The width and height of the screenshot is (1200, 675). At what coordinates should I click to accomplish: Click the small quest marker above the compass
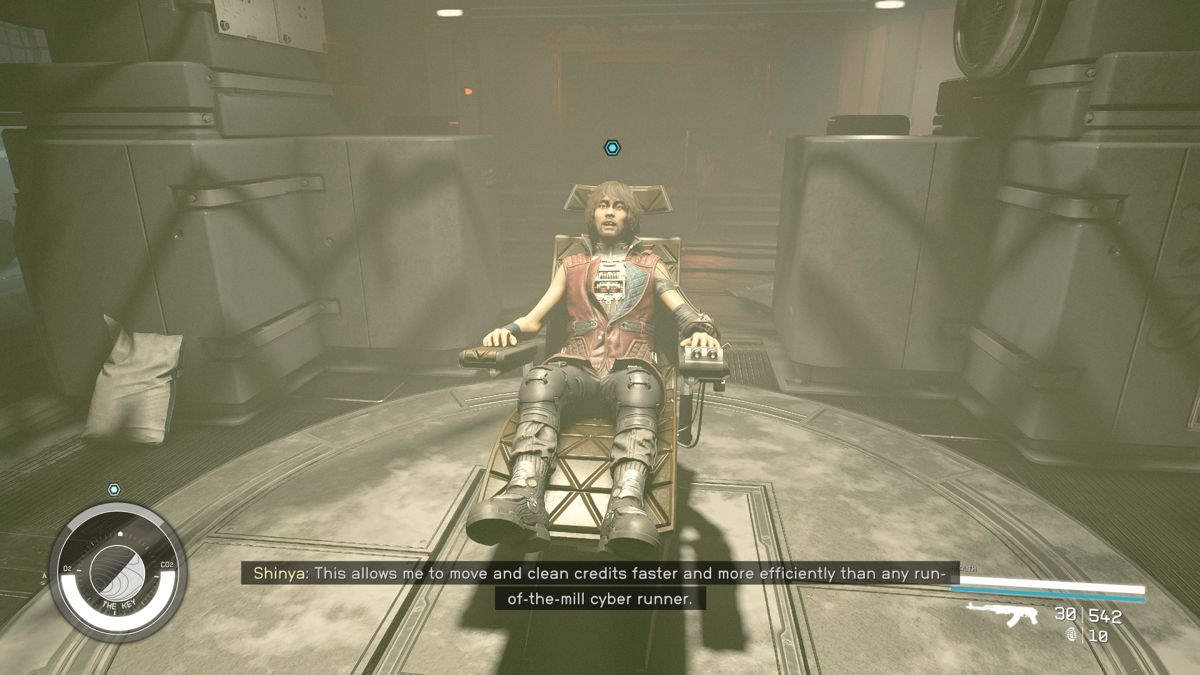pos(114,490)
